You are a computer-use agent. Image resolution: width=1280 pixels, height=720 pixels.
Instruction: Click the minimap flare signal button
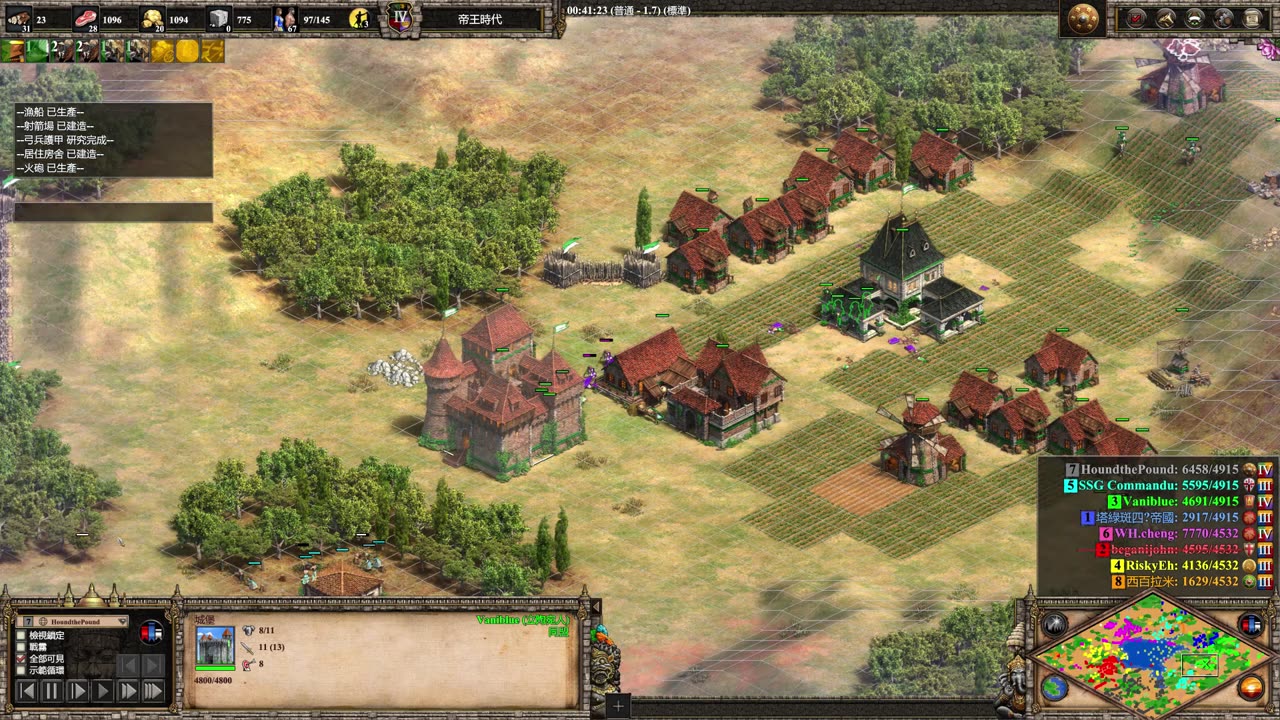click(1054, 625)
